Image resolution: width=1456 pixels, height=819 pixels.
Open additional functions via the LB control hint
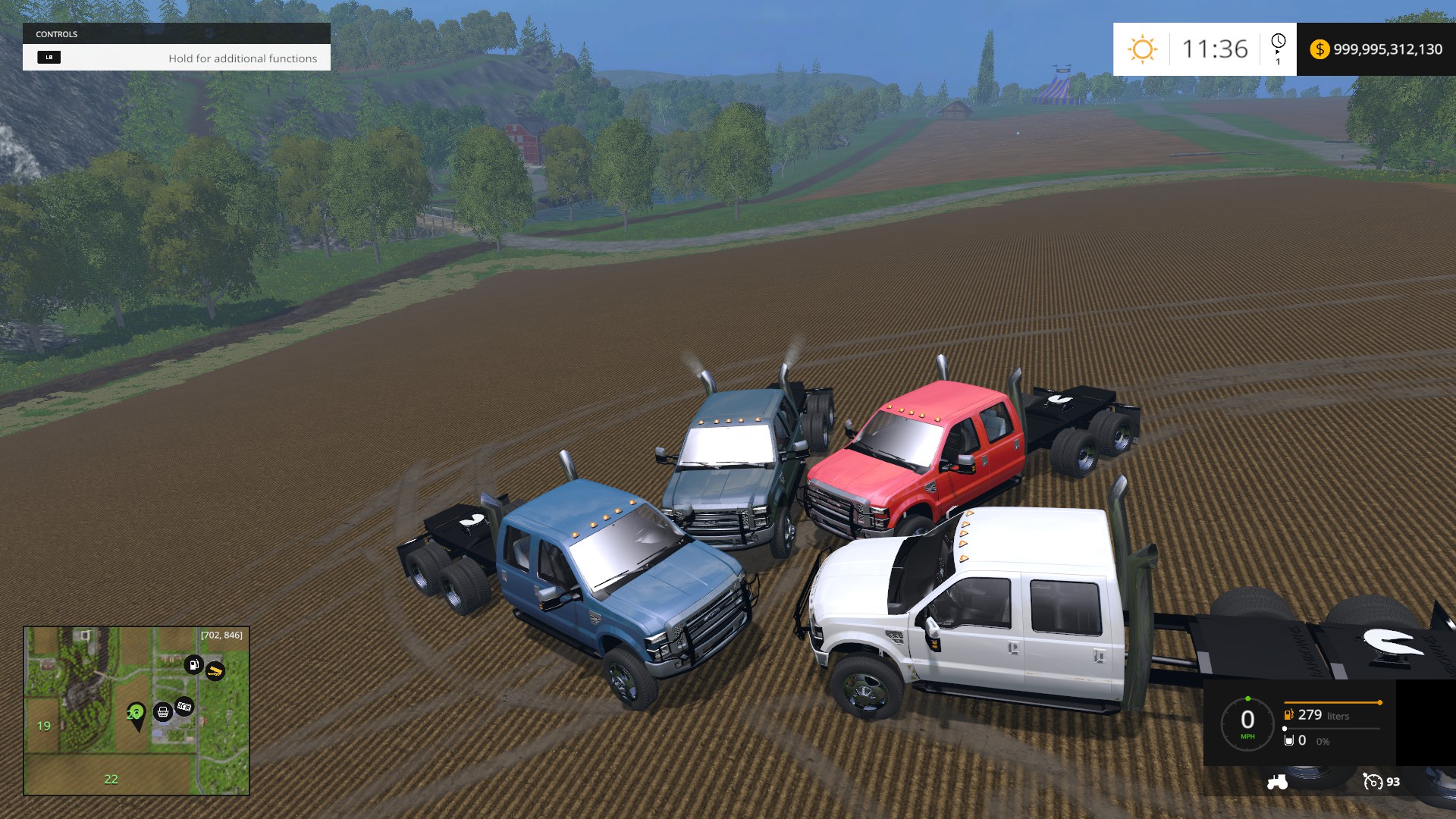tap(50, 58)
